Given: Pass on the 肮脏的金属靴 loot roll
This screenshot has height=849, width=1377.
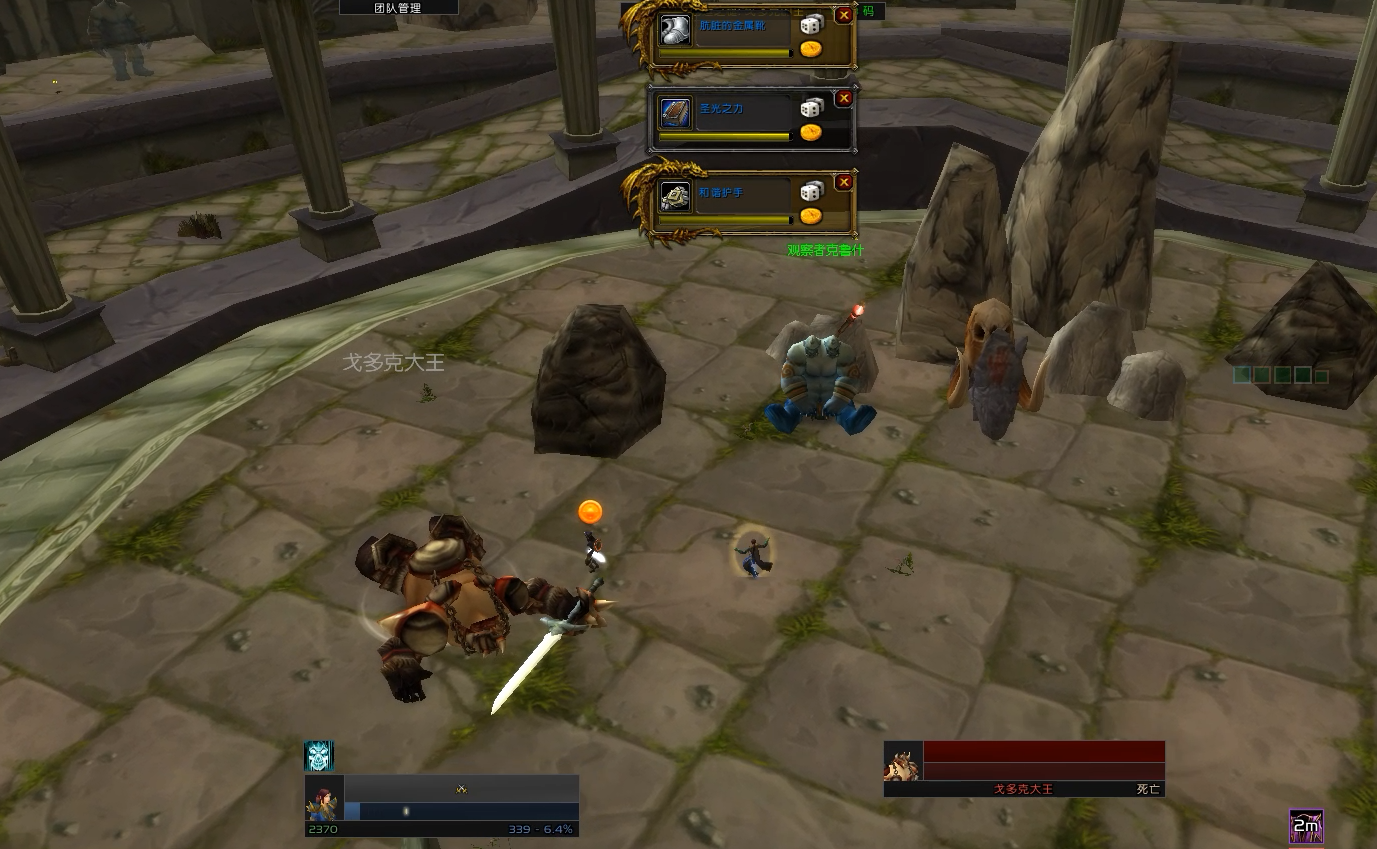Looking at the screenshot, I should 844,15.
